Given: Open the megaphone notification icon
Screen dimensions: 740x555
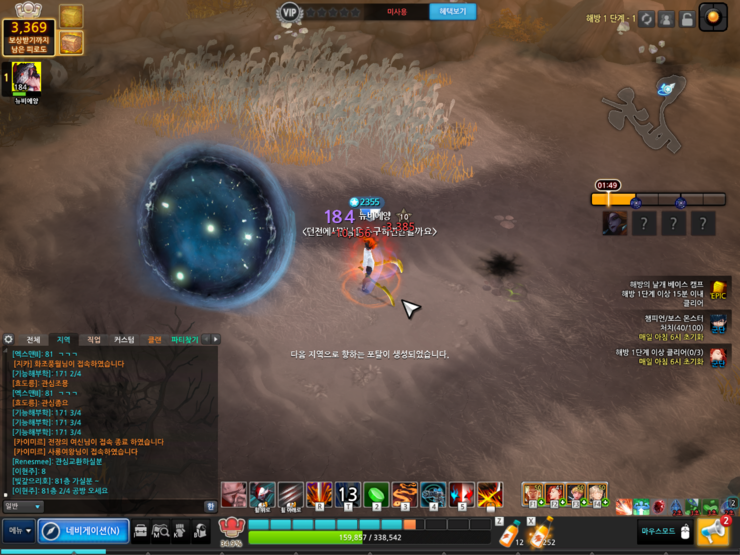Looking at the screenshot, I should click(x=714, y=531).
